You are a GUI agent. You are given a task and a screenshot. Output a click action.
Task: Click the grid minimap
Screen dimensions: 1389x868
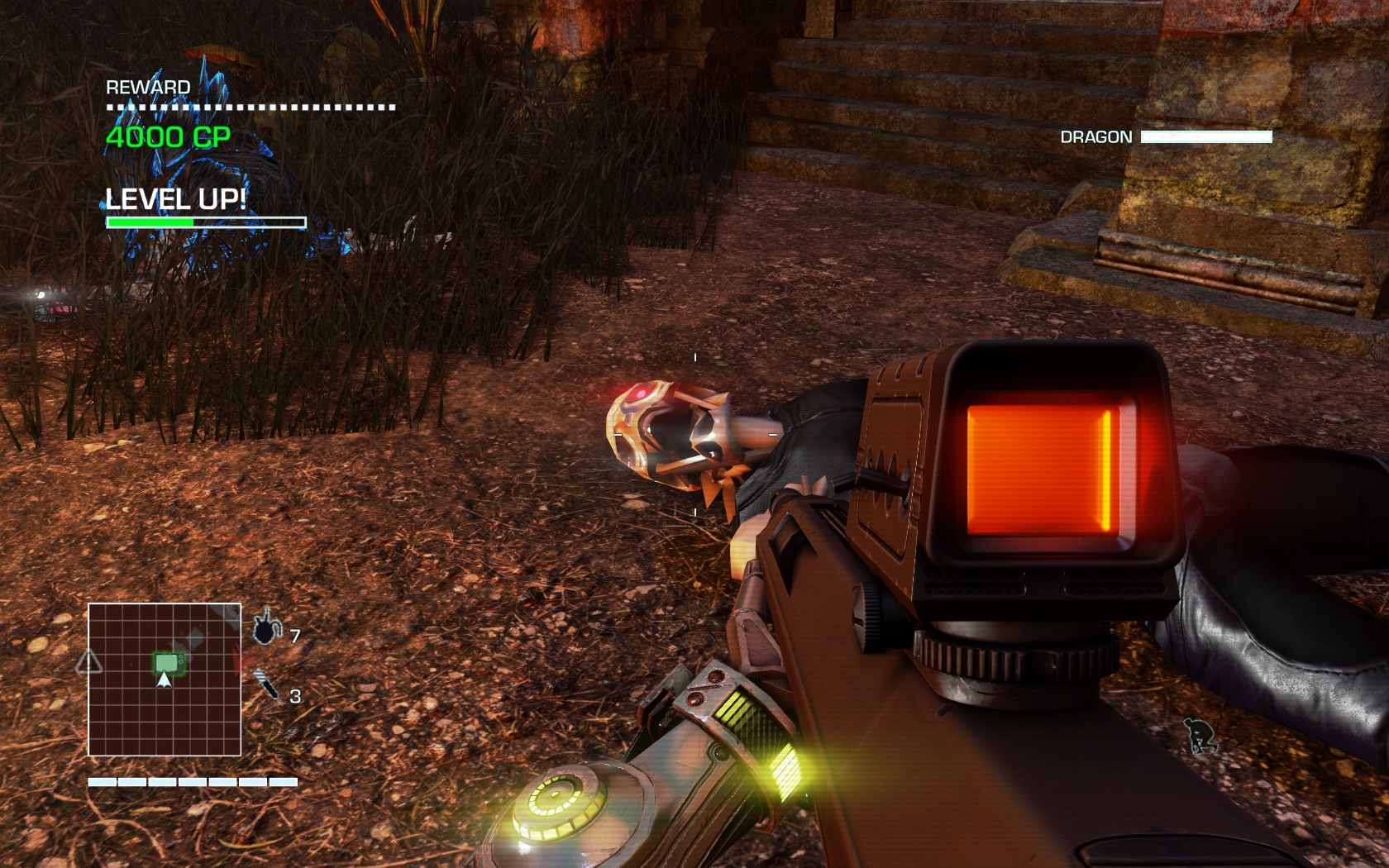[x=165, y=679]
